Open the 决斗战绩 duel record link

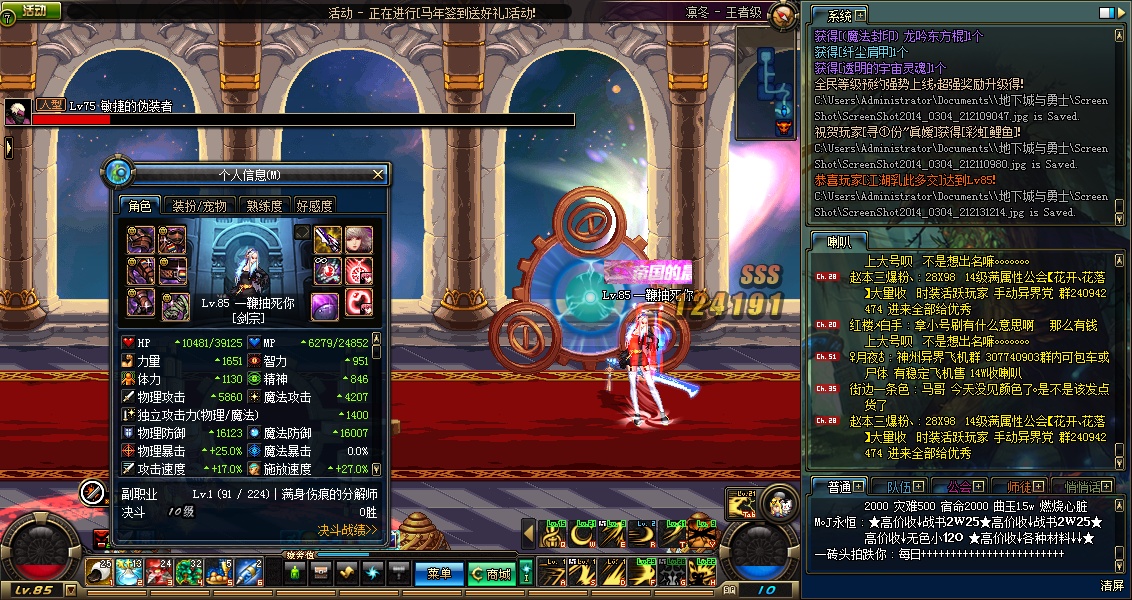point(347,530)
